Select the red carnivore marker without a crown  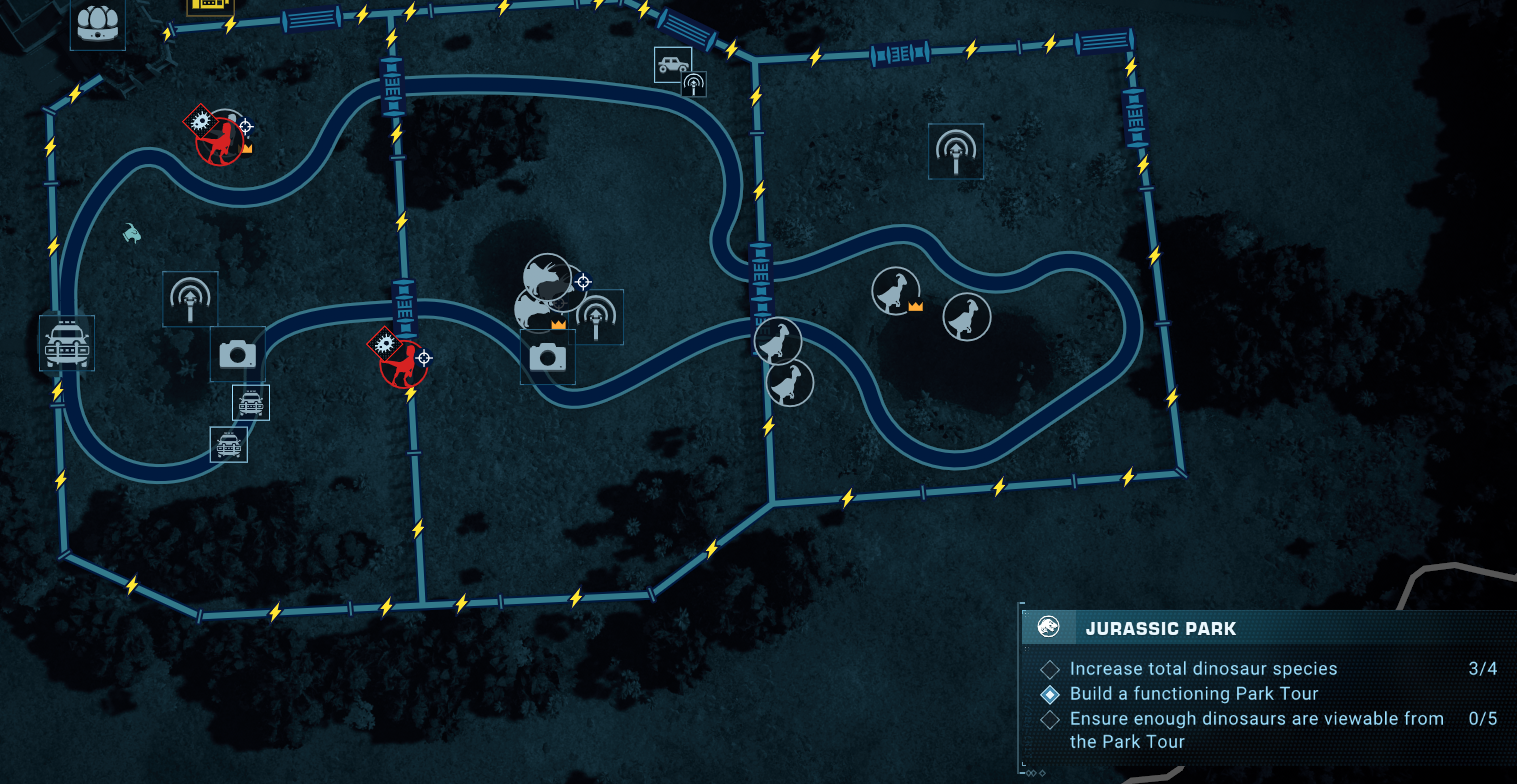pos(403,364)
